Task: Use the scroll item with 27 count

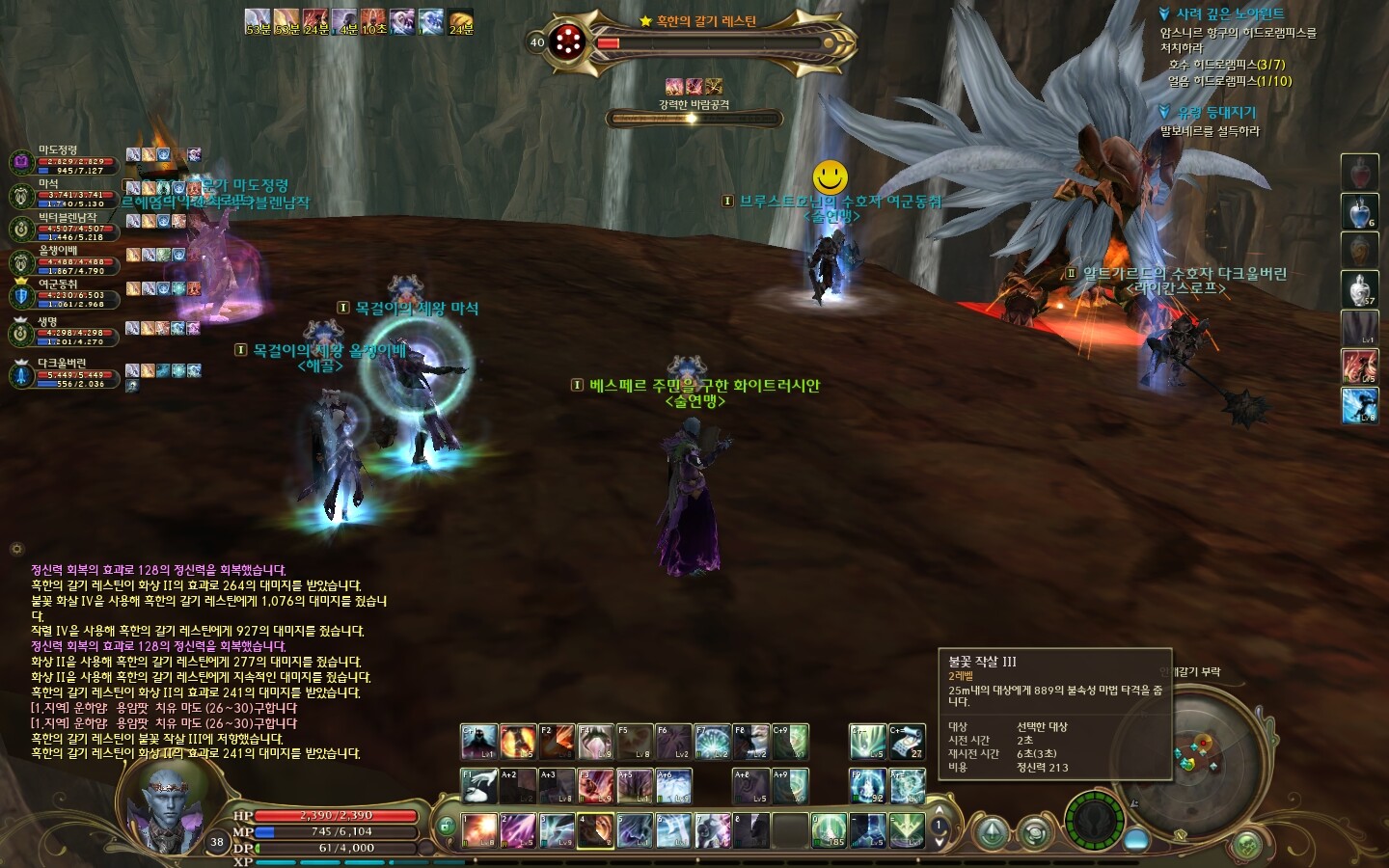Action: 907,742
